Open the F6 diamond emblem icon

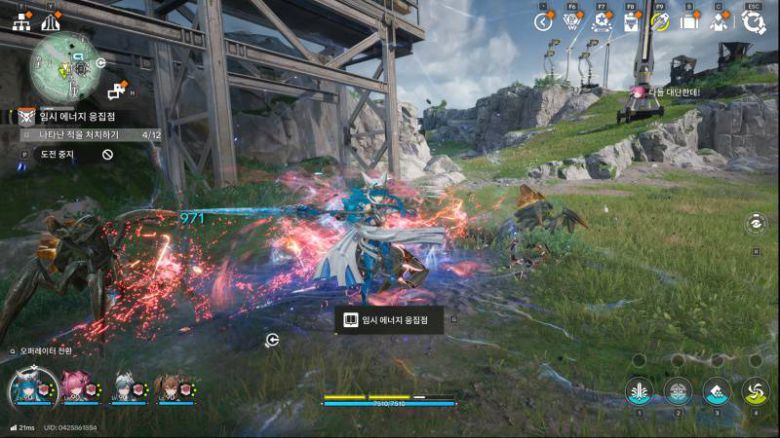click(572, 22)
